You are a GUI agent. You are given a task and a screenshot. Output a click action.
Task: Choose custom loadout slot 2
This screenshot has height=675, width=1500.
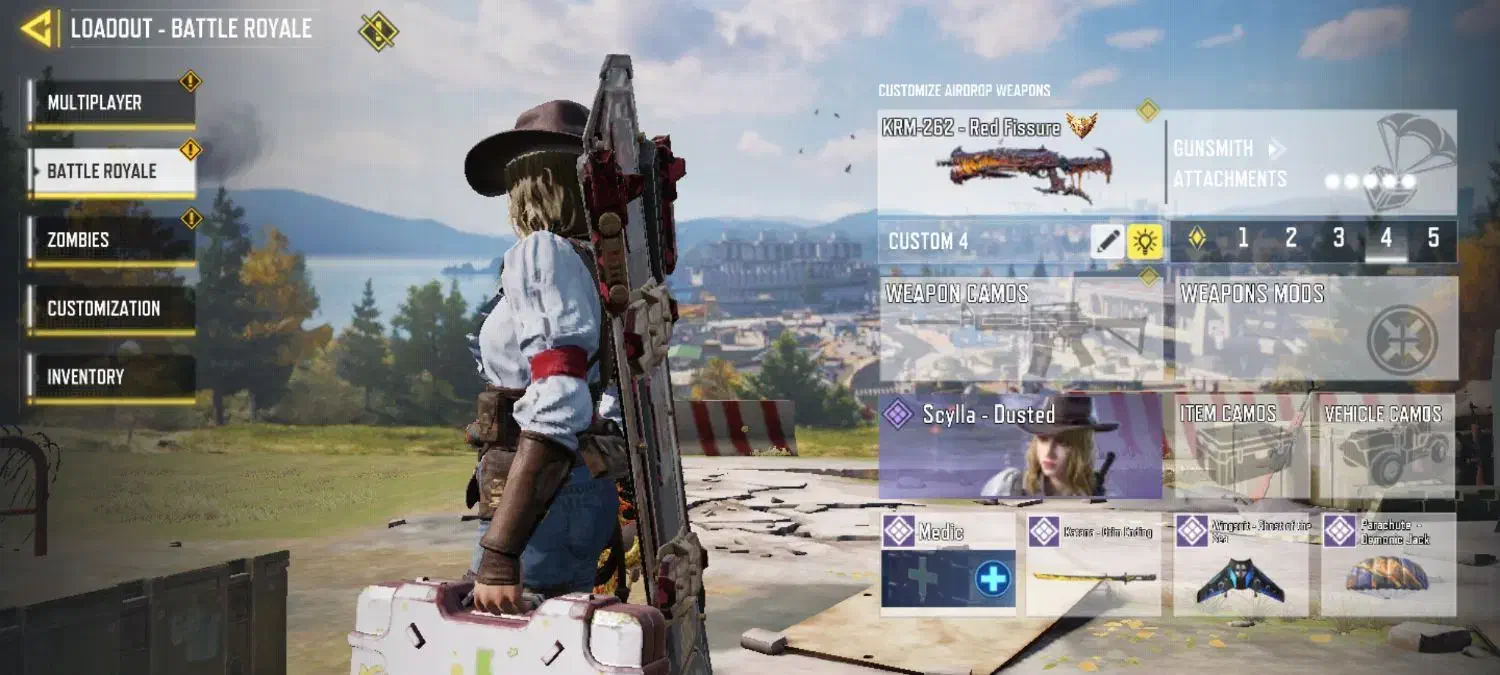(x=1291, y=238)
